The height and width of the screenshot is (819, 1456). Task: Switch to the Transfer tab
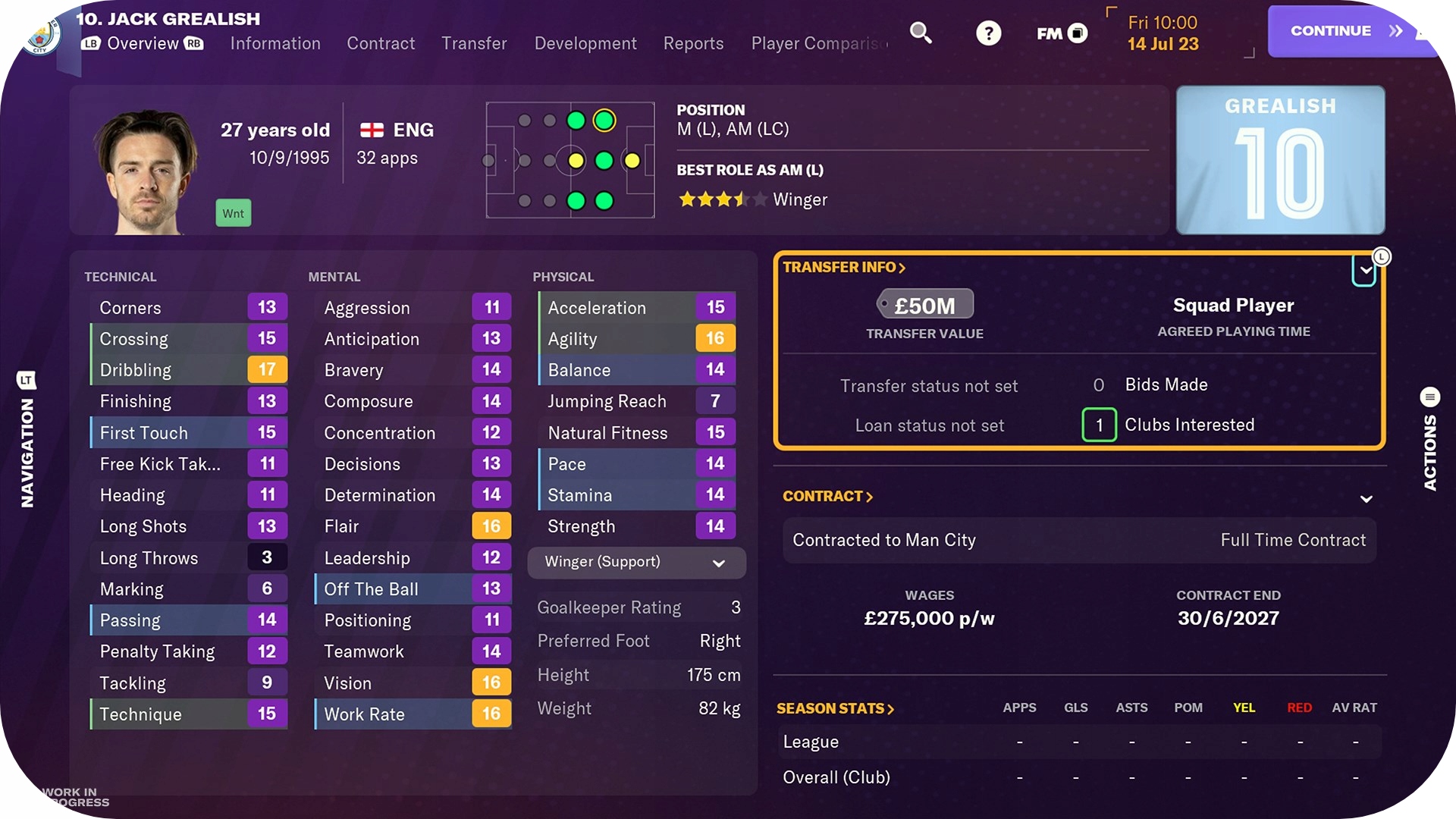pyautogui.click(x=474, y=43)
